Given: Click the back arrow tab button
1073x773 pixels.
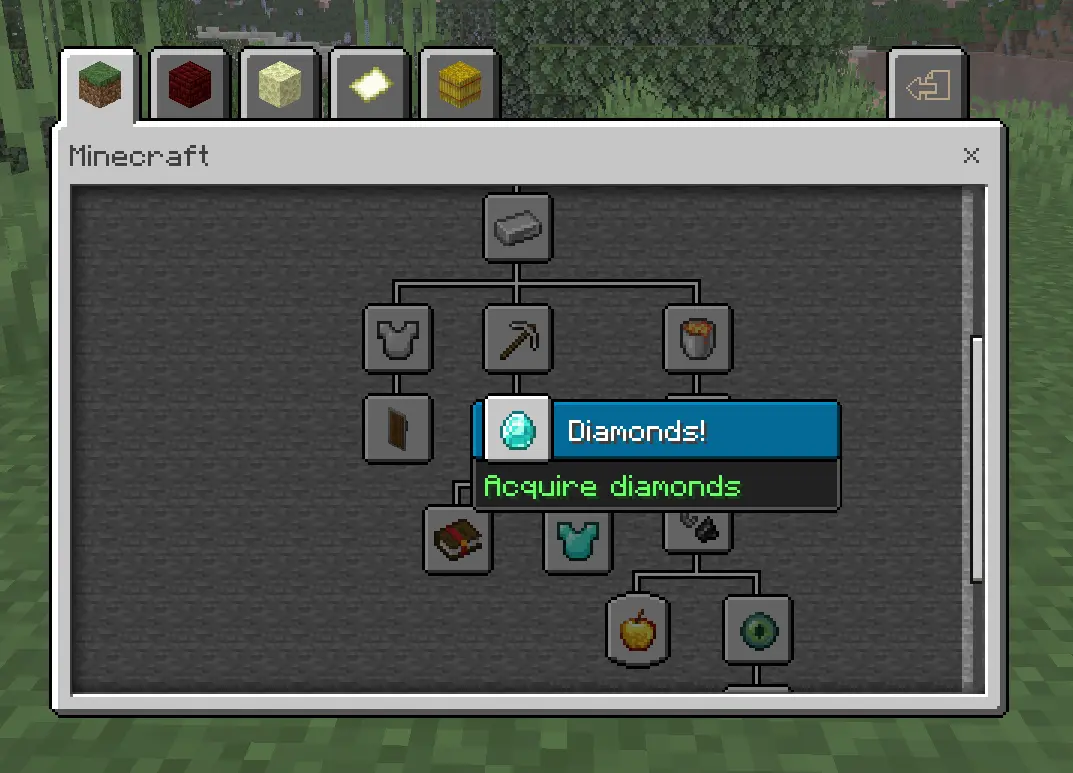Looking at the screenshot, I should [928, 87].
